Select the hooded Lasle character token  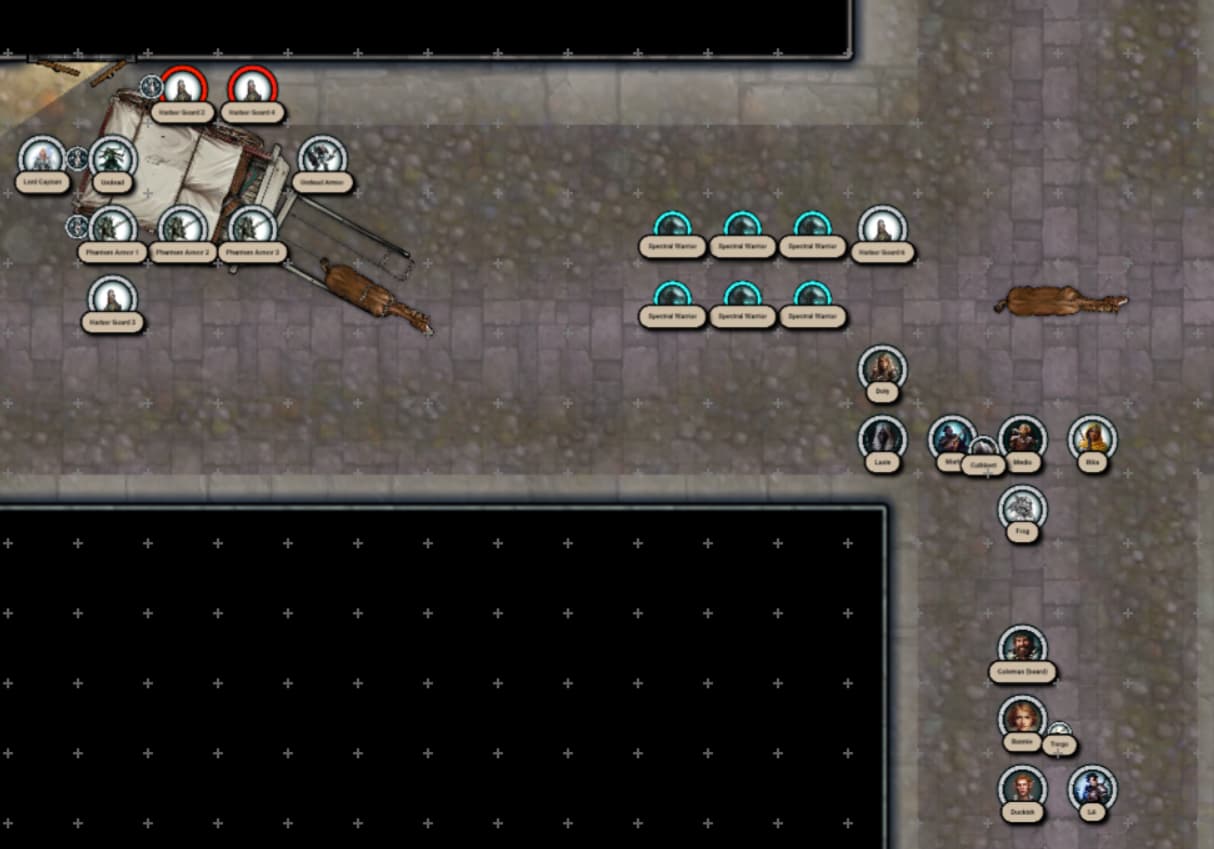pos(882,438)
